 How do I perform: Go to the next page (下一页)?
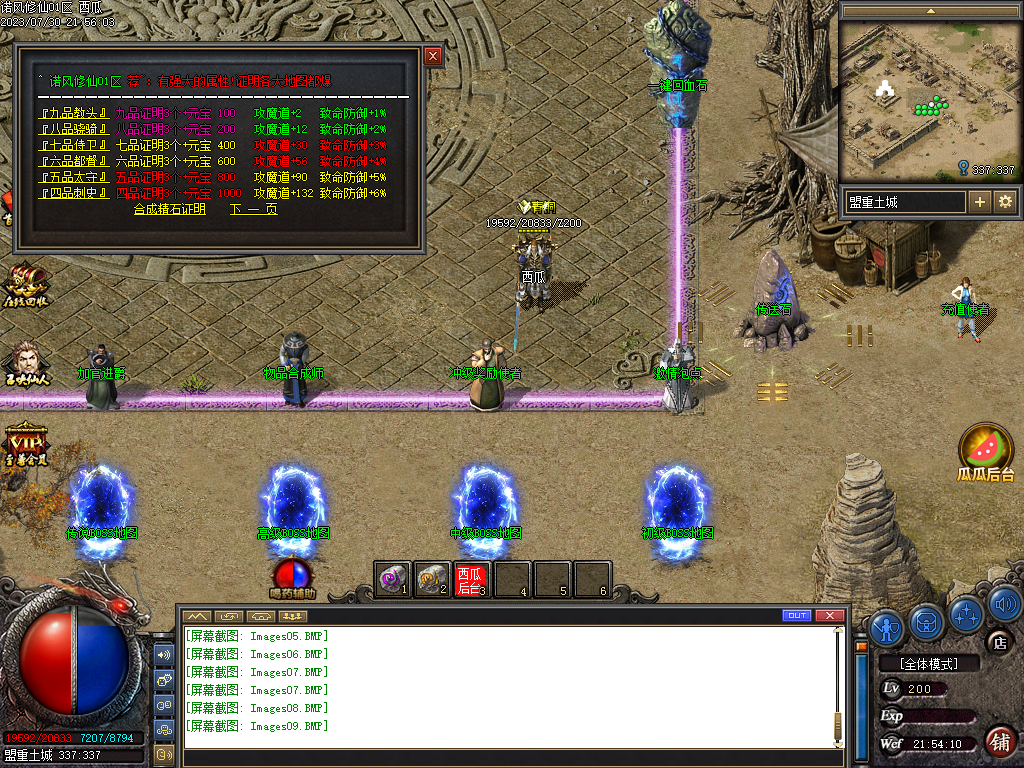(253, 209)
